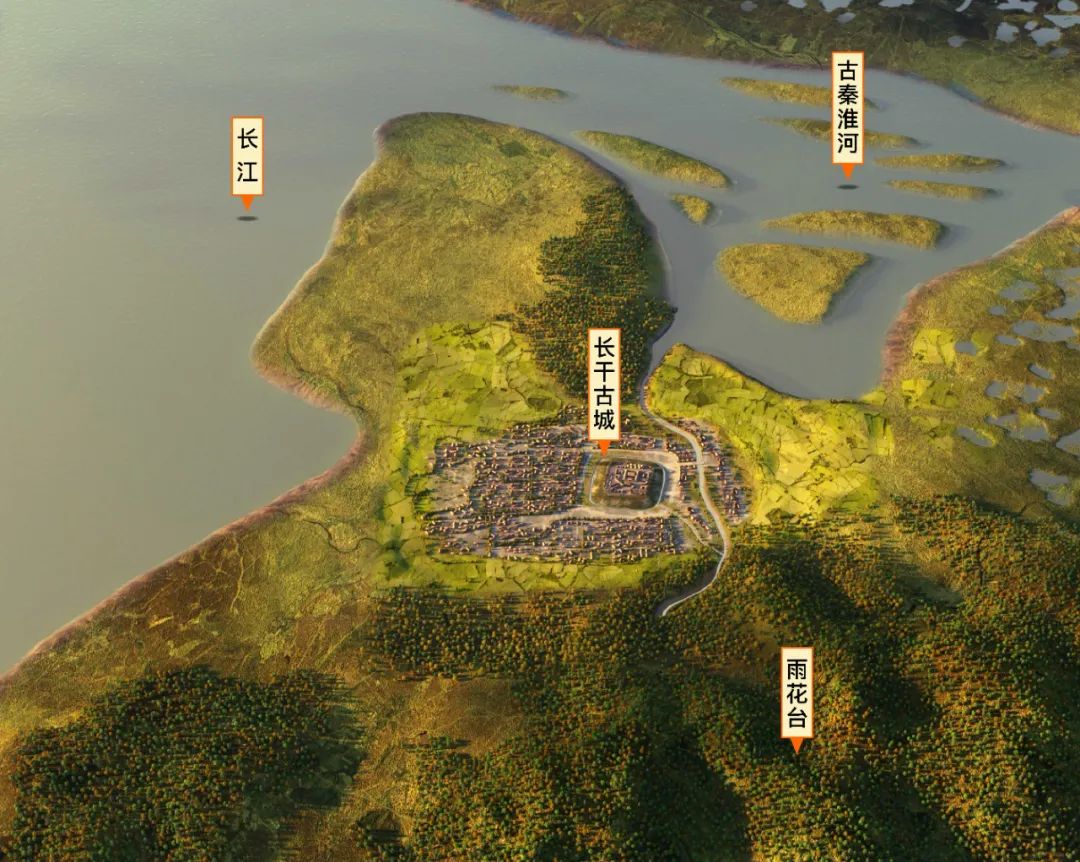Open the 长干古城 map label
The image size is (1080, 862).
point(604,384)
